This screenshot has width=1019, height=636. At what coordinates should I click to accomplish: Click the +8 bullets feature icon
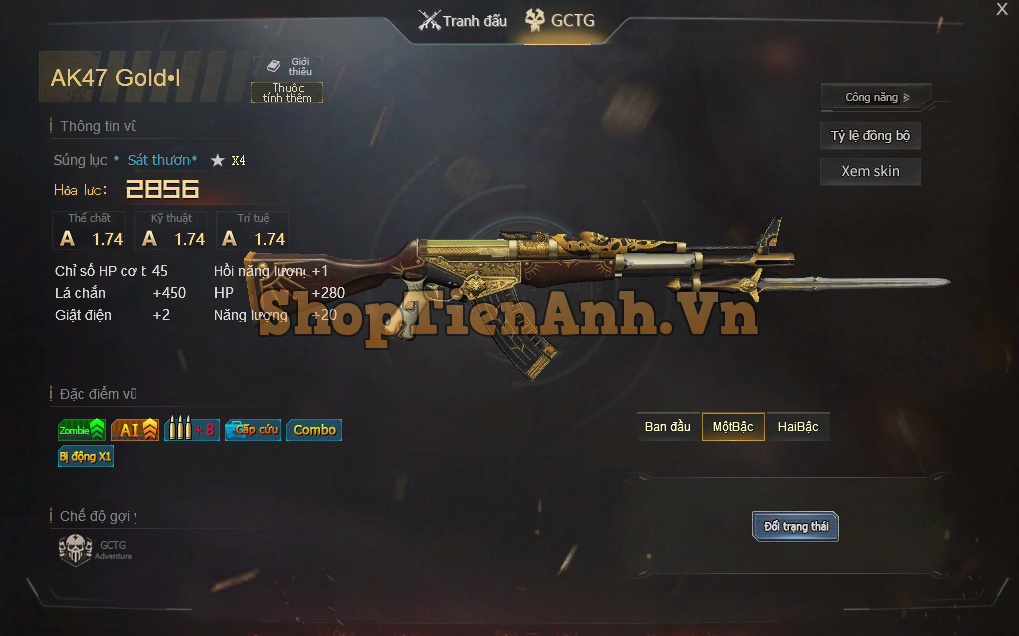[x=191, y=430]
